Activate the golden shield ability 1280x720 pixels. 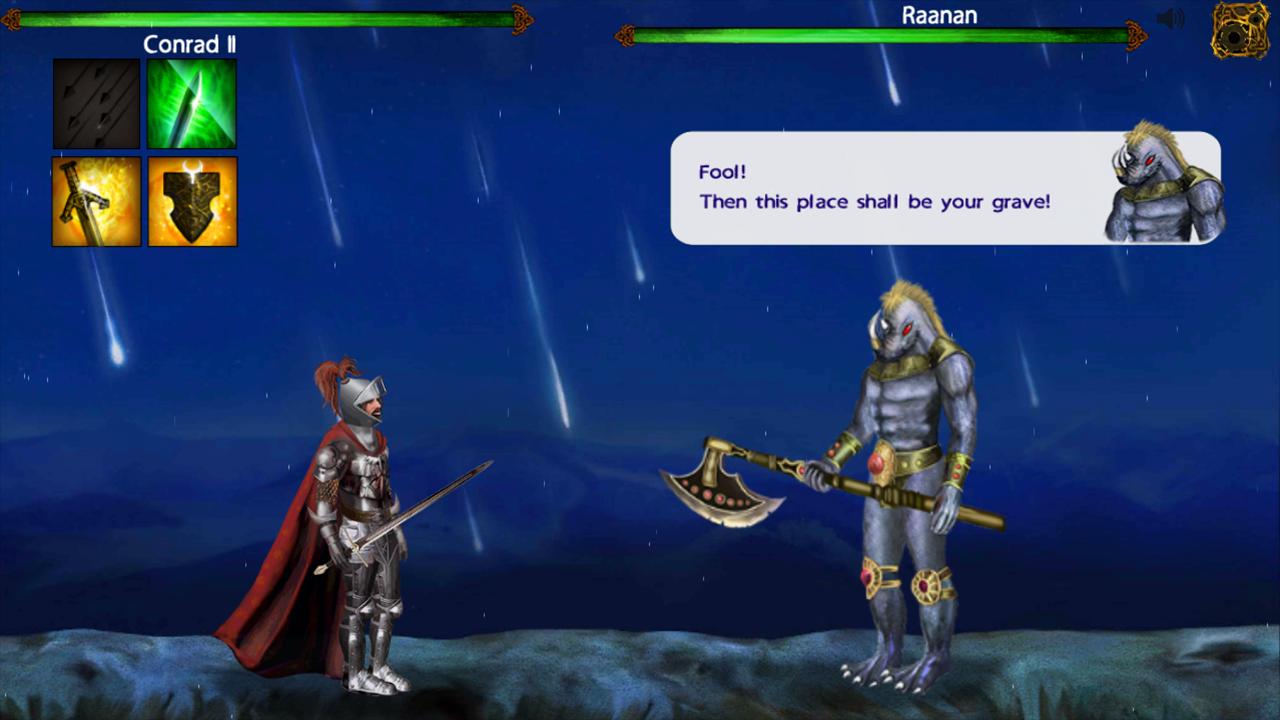point(192,201)
